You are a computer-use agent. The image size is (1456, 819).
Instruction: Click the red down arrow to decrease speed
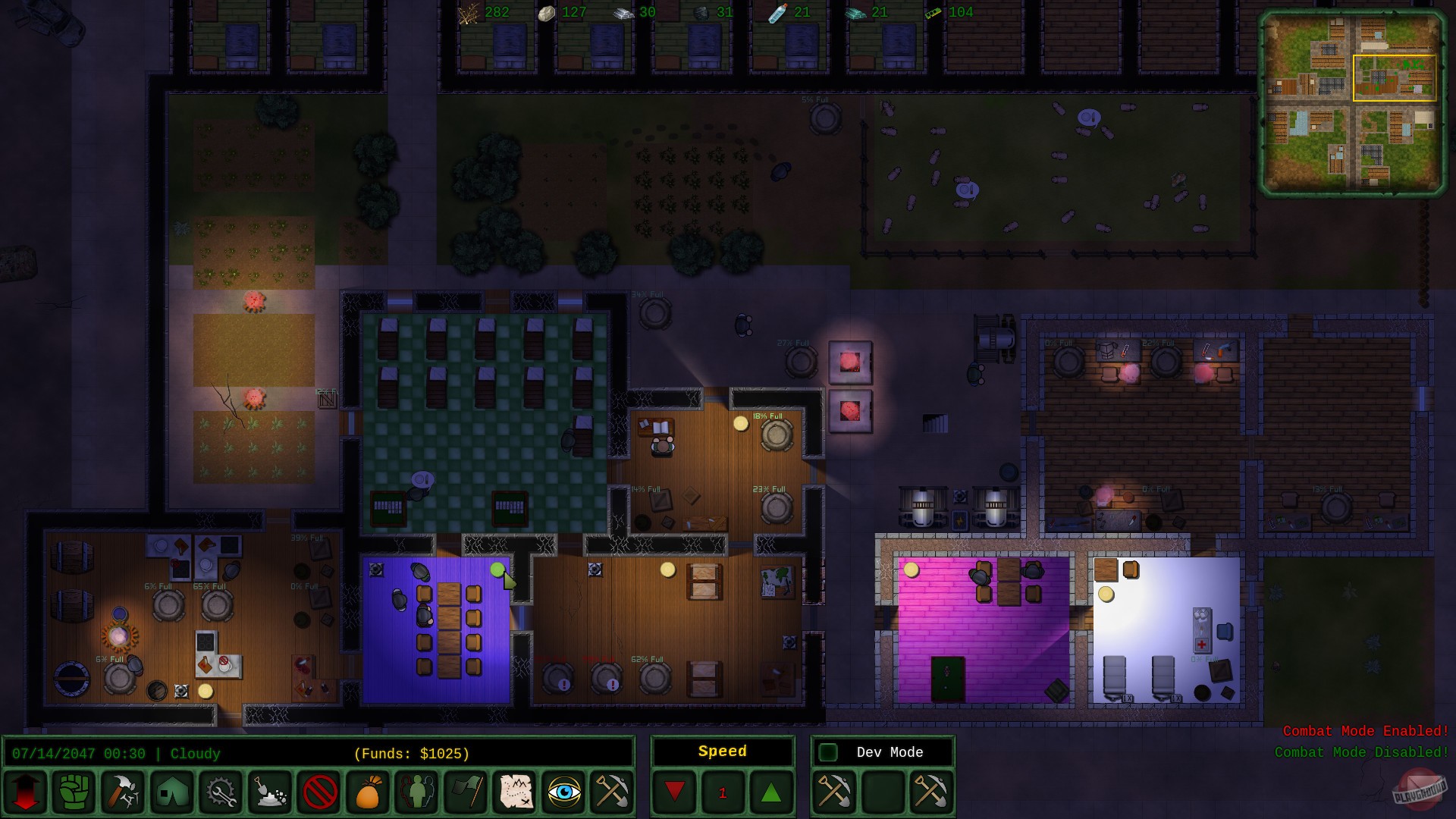[x=675, y=792]
